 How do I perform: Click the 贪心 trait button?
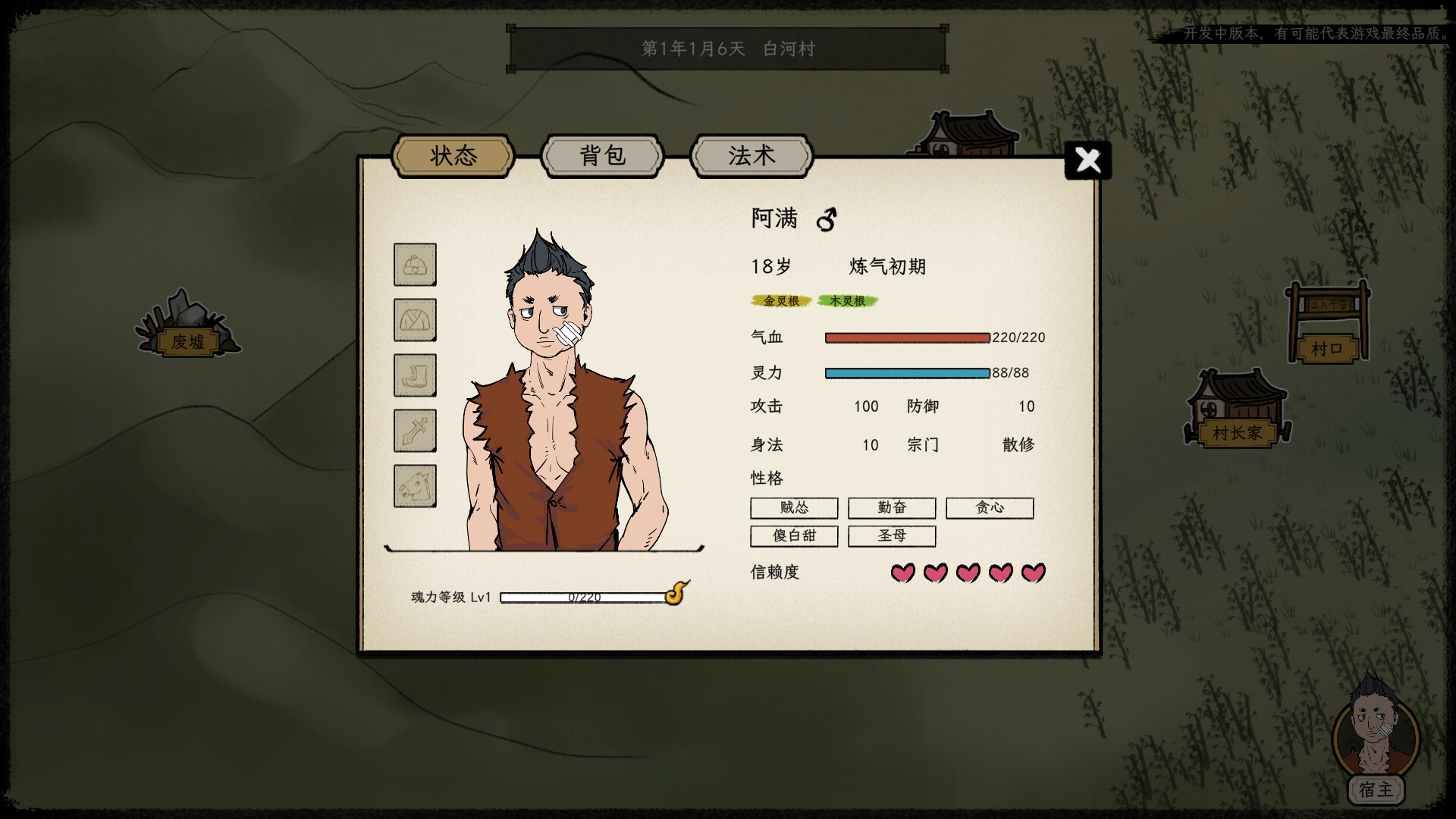click(x=989, y=508)
